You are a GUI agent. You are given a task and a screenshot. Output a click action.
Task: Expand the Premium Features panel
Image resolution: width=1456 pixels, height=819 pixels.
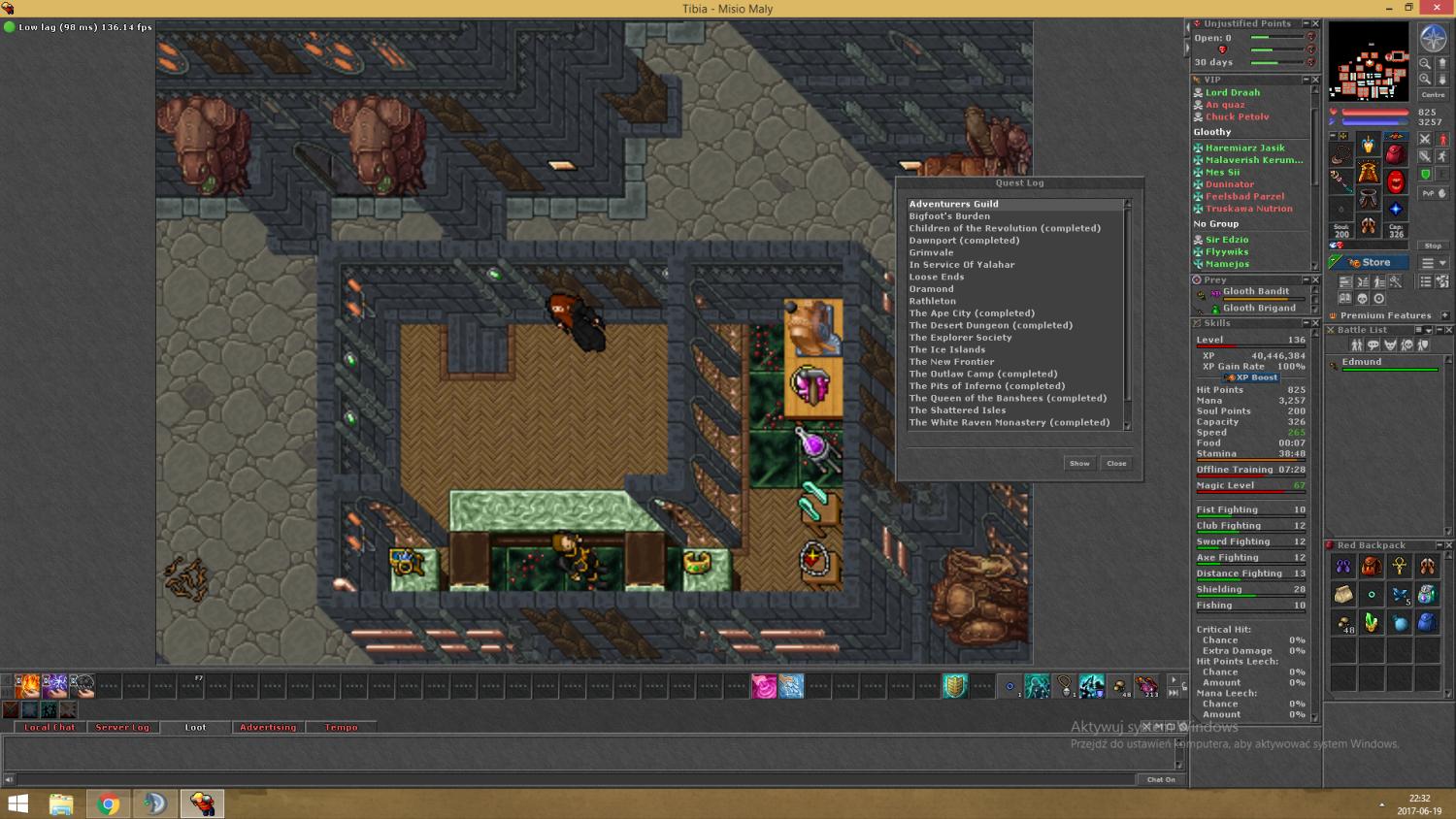(1444, 315)
